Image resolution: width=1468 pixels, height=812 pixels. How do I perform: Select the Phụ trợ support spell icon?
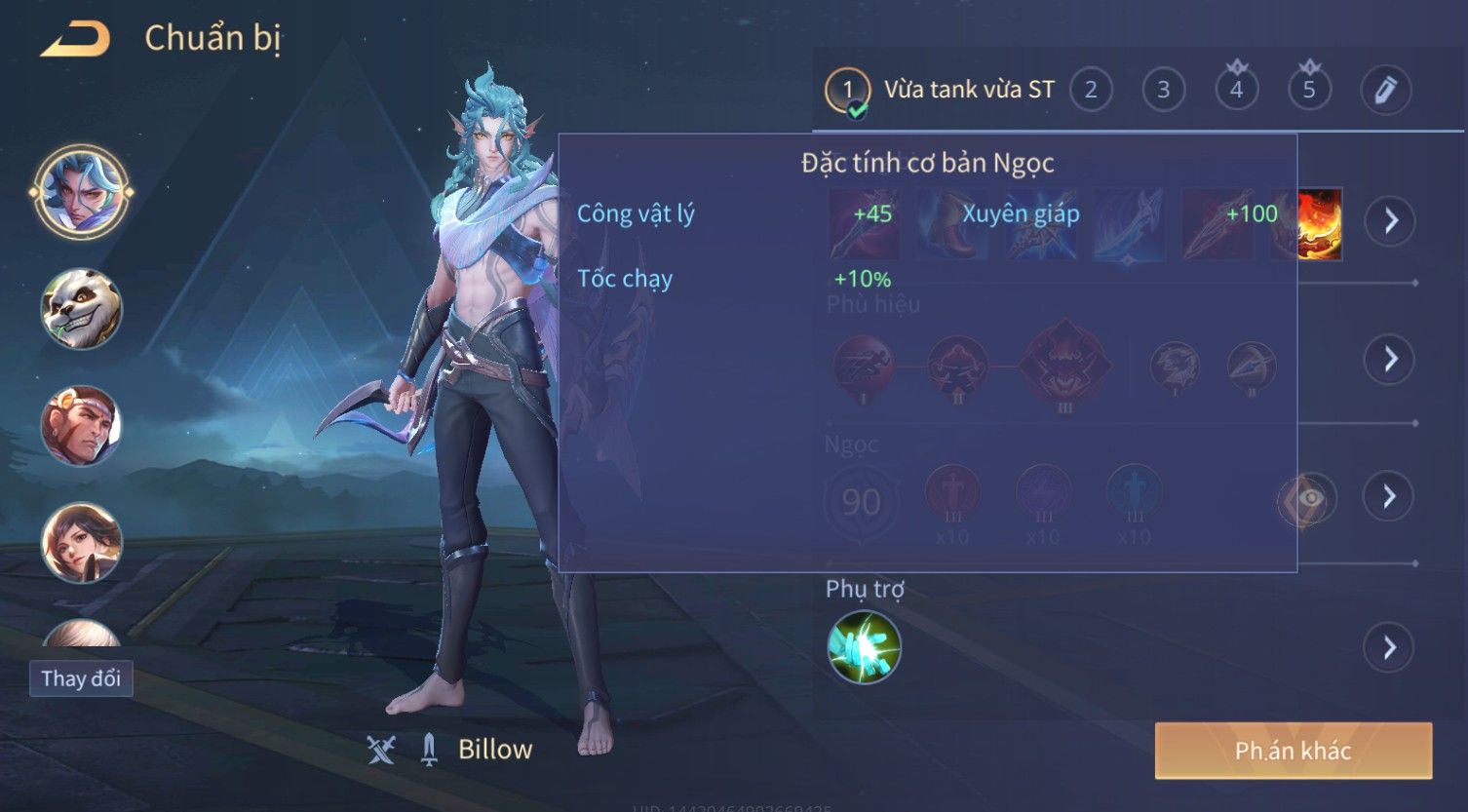click(x=864, y=647)
